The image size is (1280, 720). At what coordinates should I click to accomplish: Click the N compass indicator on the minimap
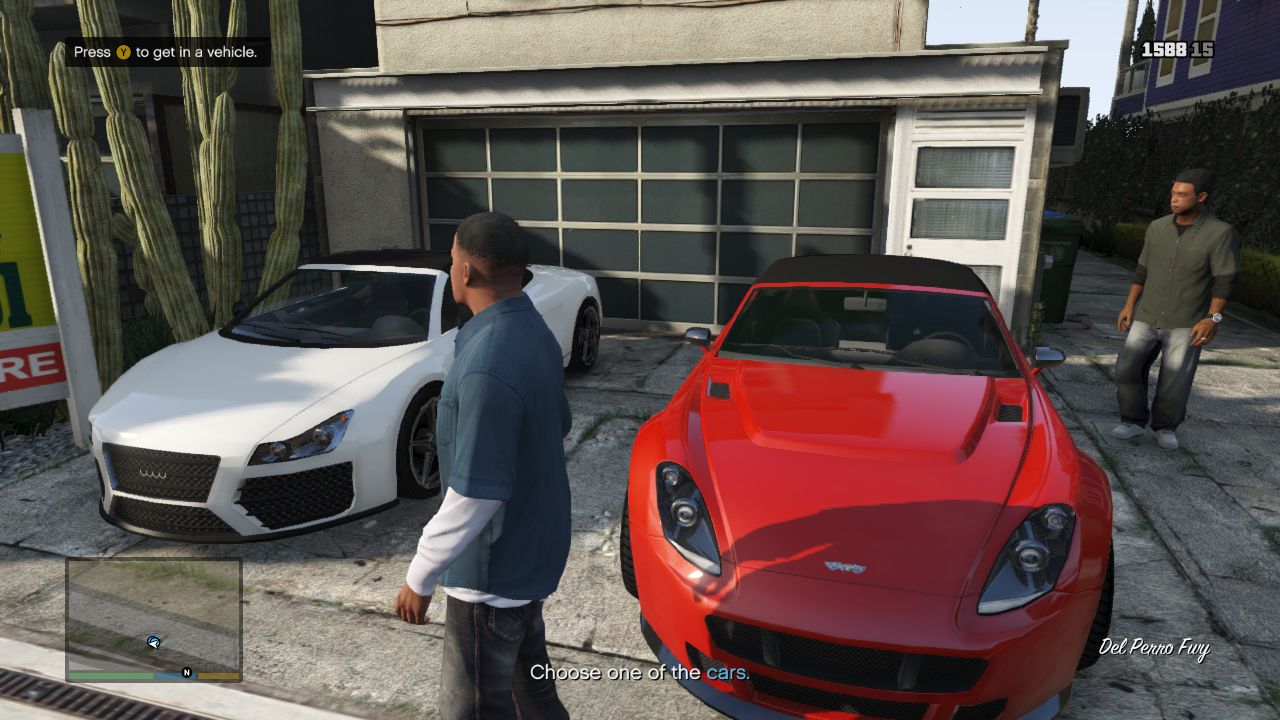pyautogui.click(x=187, y=672)
